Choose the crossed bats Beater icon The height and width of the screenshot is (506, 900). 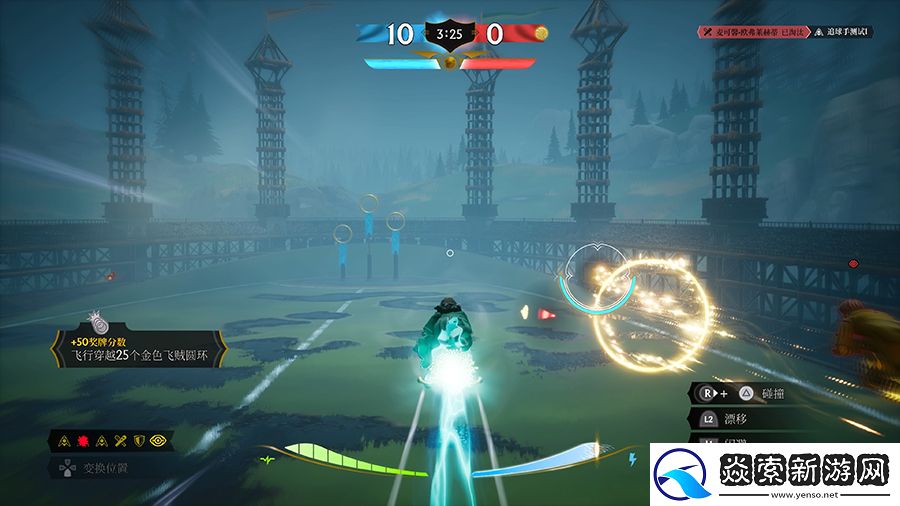tap(118, 439)
